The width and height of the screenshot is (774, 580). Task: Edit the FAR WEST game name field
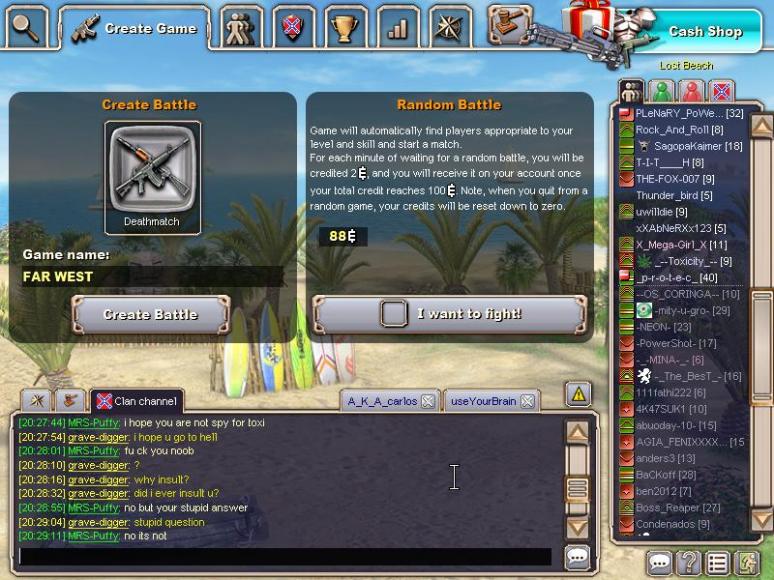pos(150,277)
